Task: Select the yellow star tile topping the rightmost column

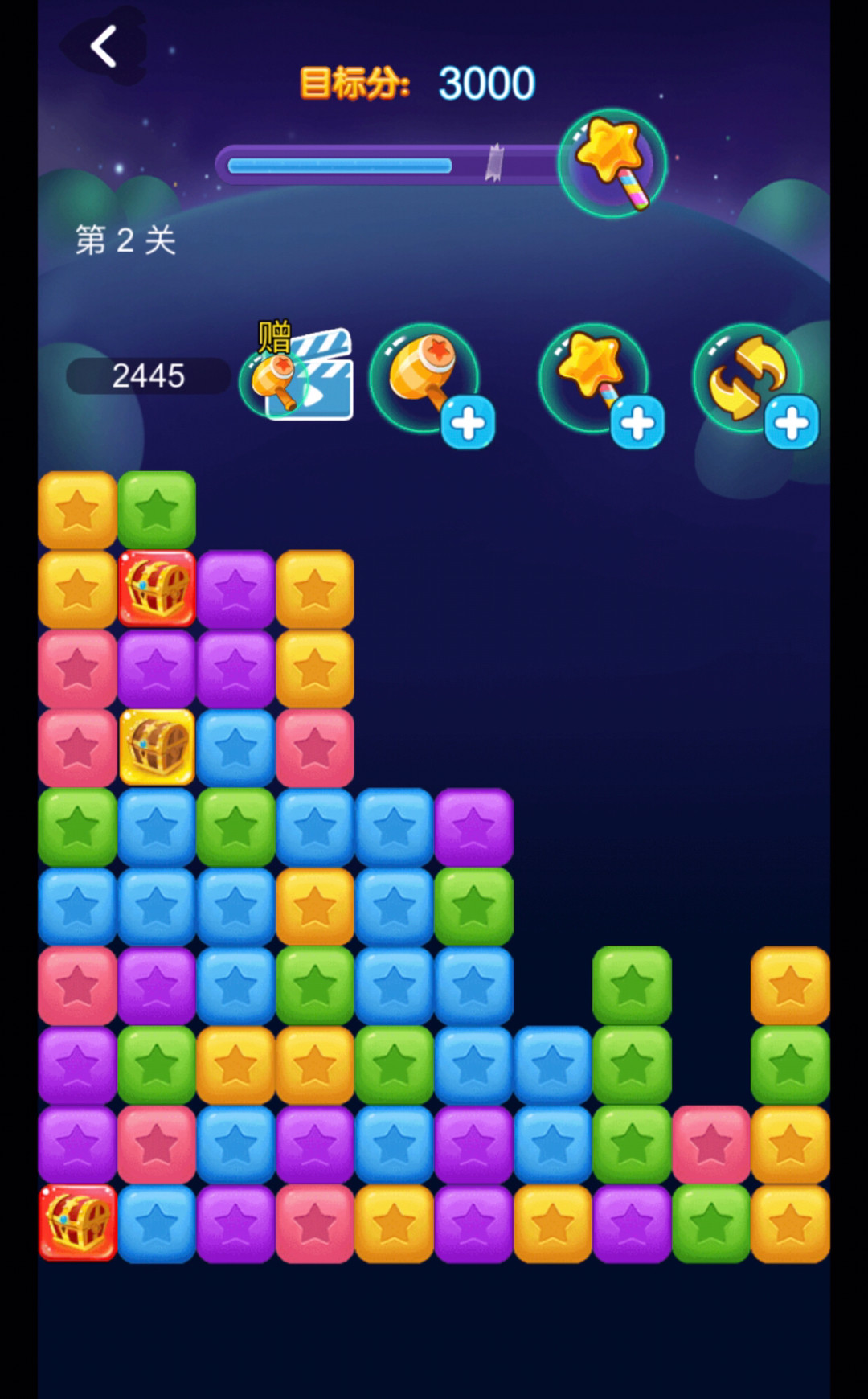Action: point(790,985)
